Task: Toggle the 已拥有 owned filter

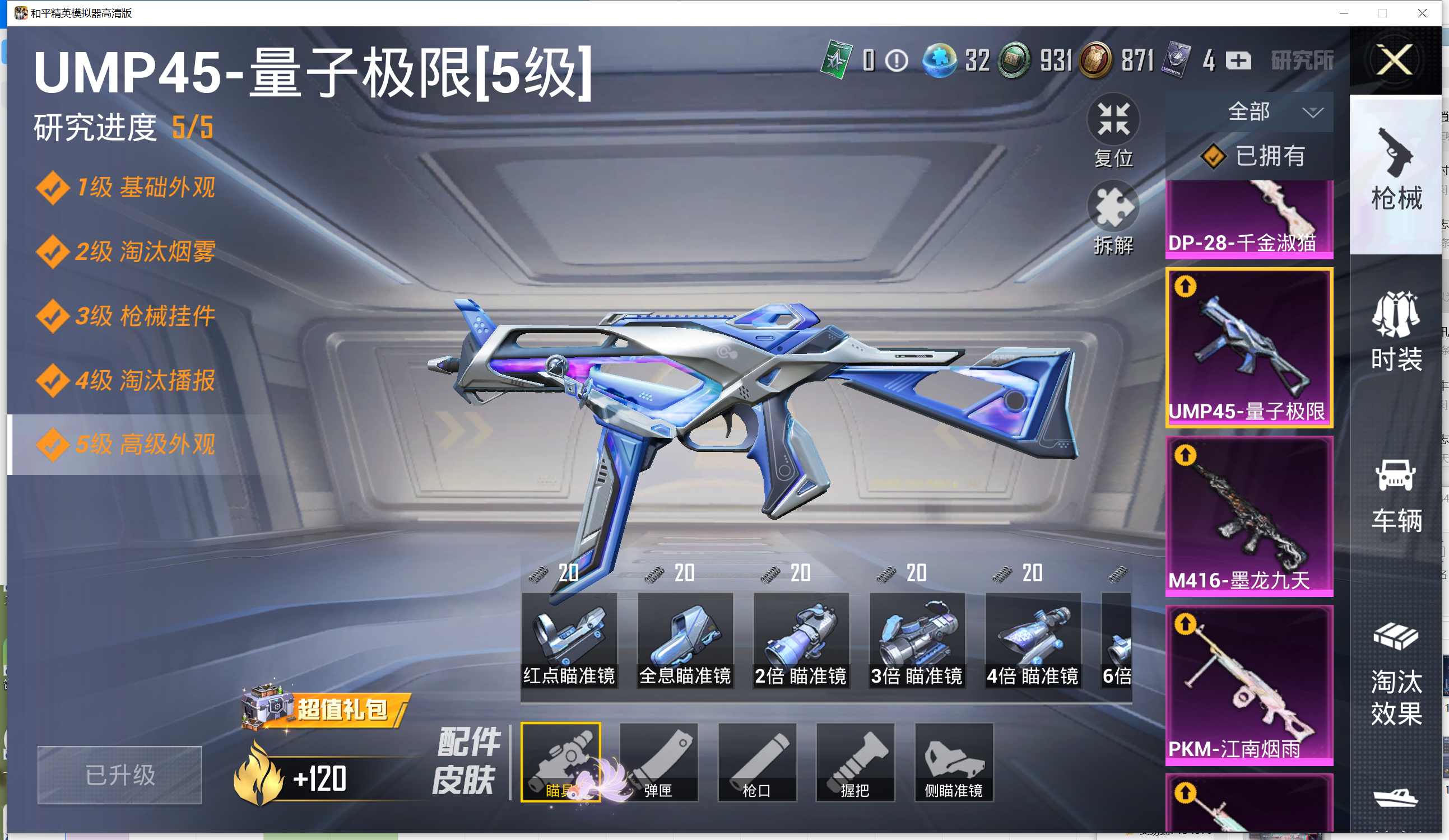Action: (x=1253, y=156)
